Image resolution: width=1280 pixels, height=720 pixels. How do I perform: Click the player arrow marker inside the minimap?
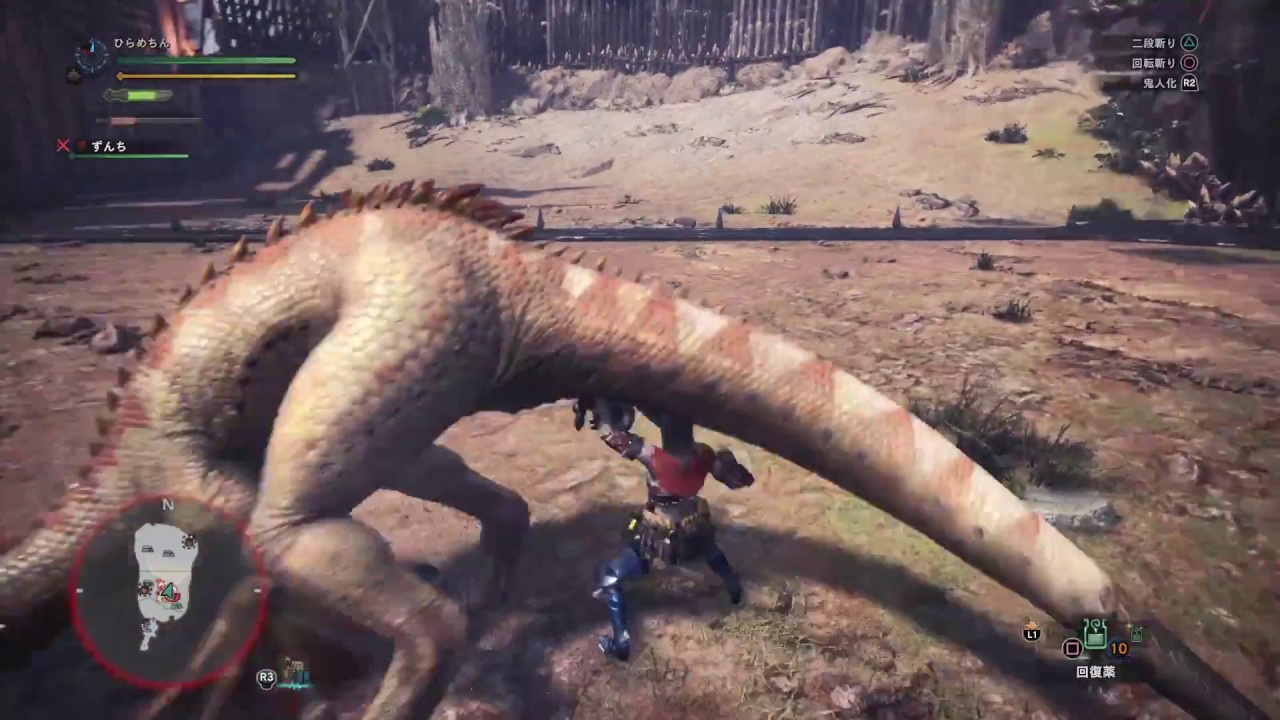click(168, 592)
